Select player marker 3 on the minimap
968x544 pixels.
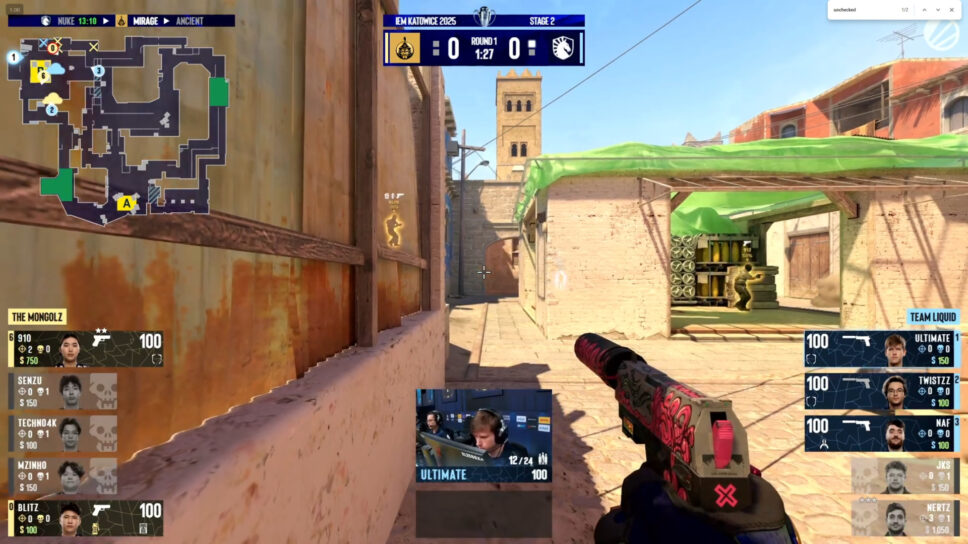(98, 71)
